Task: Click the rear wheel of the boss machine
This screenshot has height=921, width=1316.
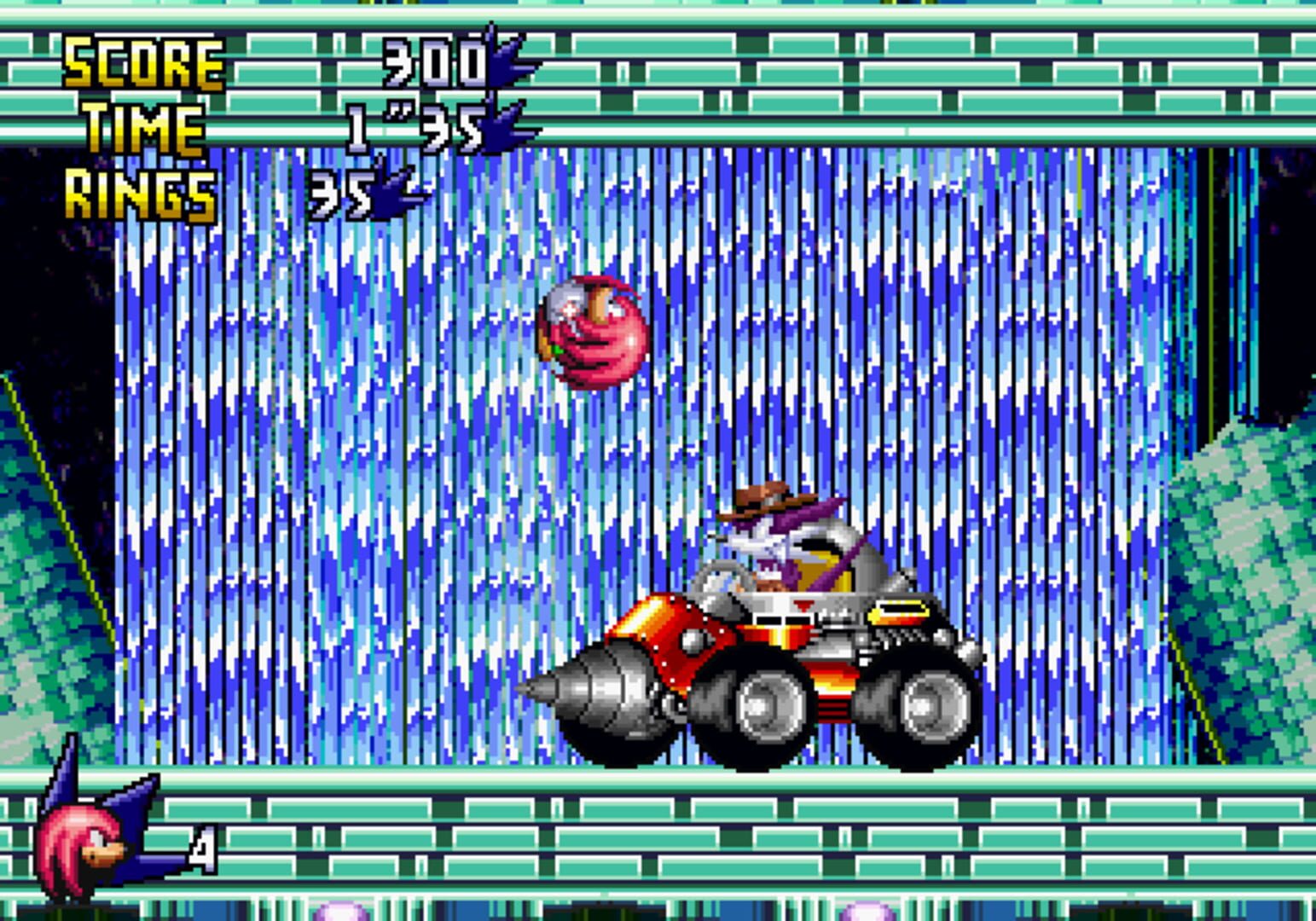Action: [x=932, y=708]
